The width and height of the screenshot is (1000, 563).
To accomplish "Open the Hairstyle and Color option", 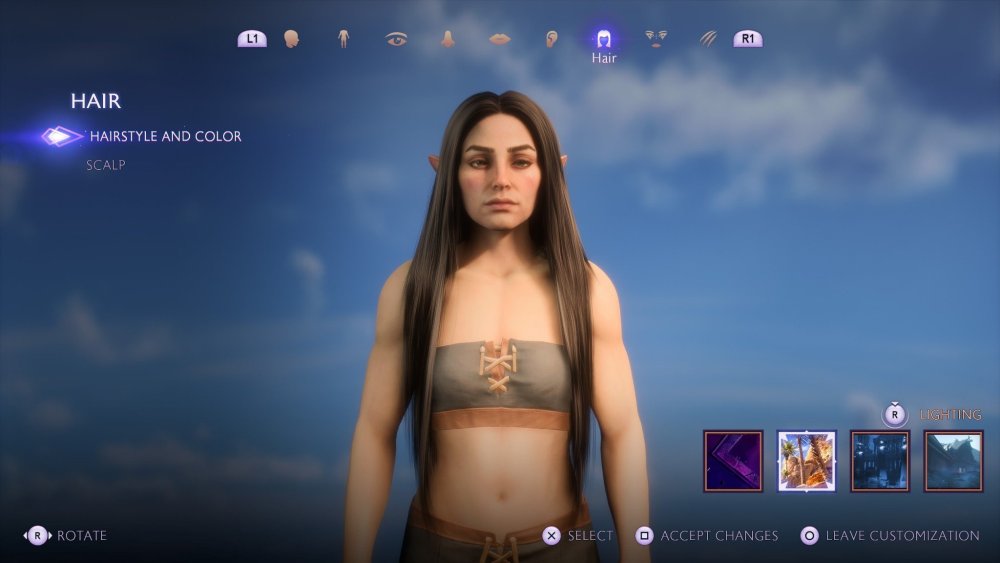I will click(165, 136).
